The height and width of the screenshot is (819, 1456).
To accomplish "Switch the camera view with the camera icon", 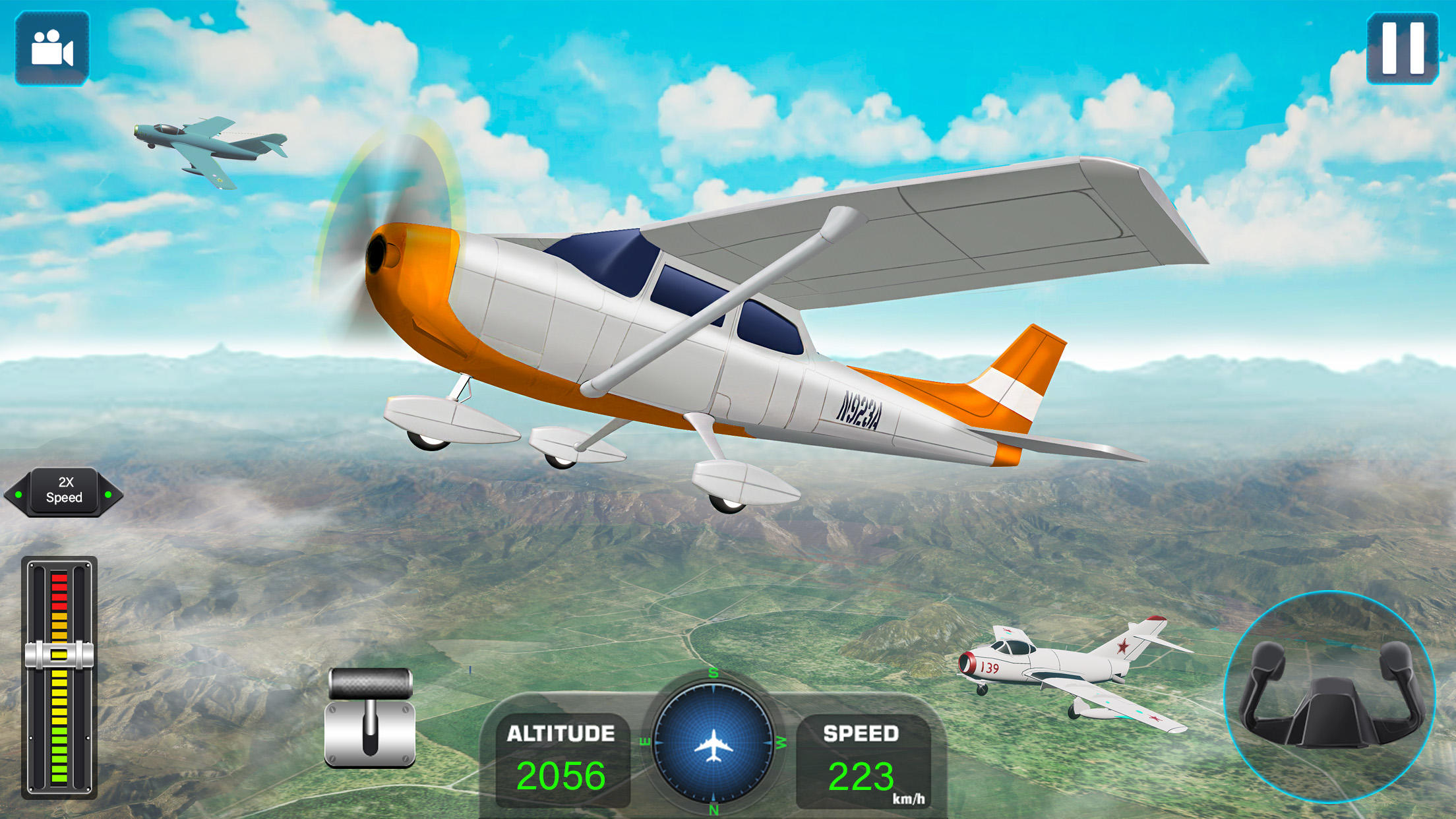I will click(52, 48).
